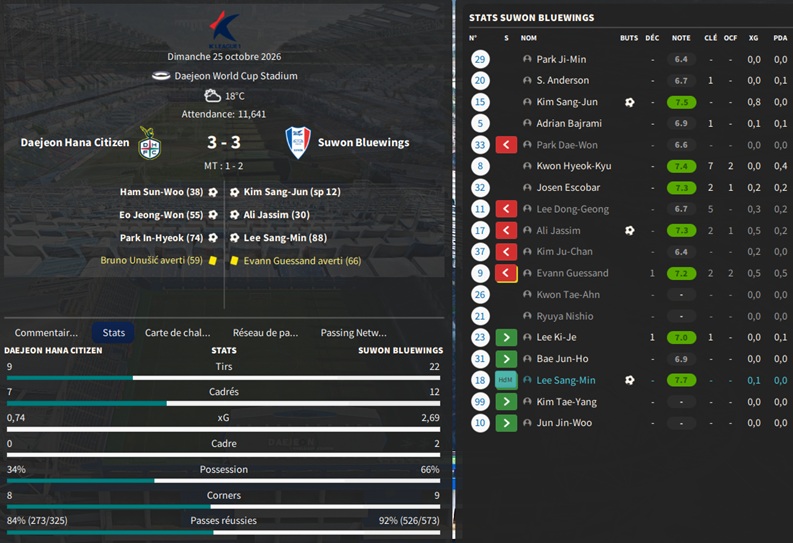This screenshot has width=793, height=543.
Task: Select Evann Guessand in stats table
Action: [x=572, y=273]
